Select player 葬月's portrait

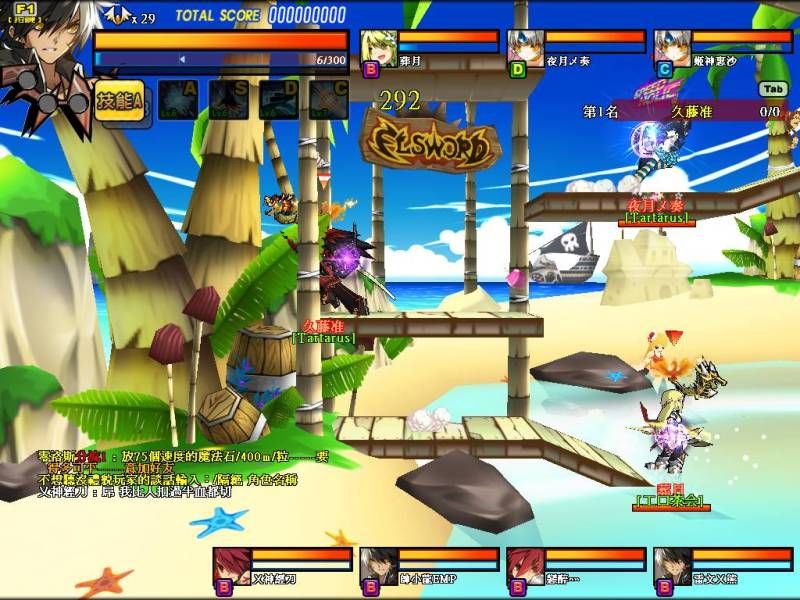[380, 46]
